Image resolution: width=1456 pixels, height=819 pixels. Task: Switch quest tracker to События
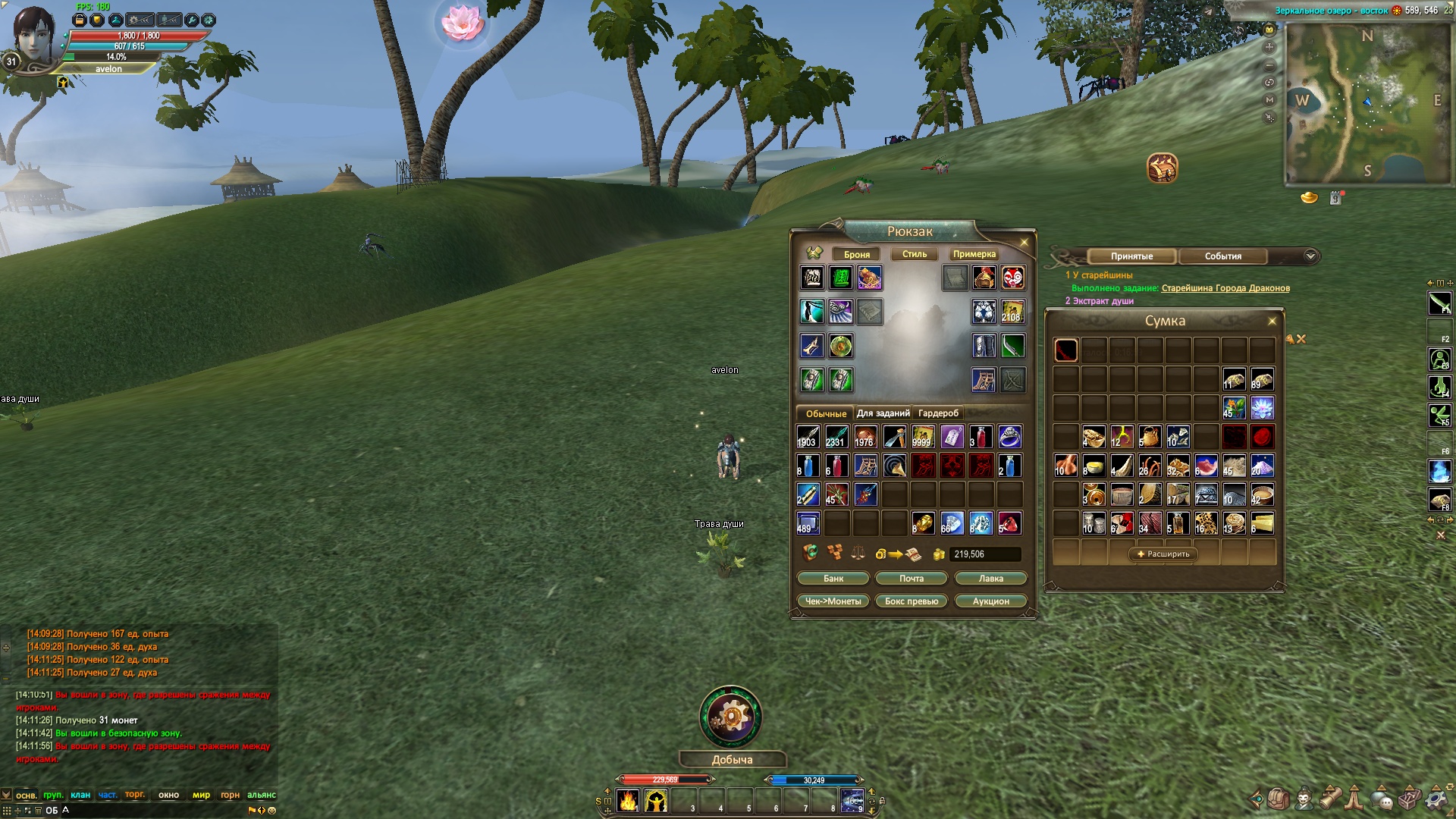1222,256
